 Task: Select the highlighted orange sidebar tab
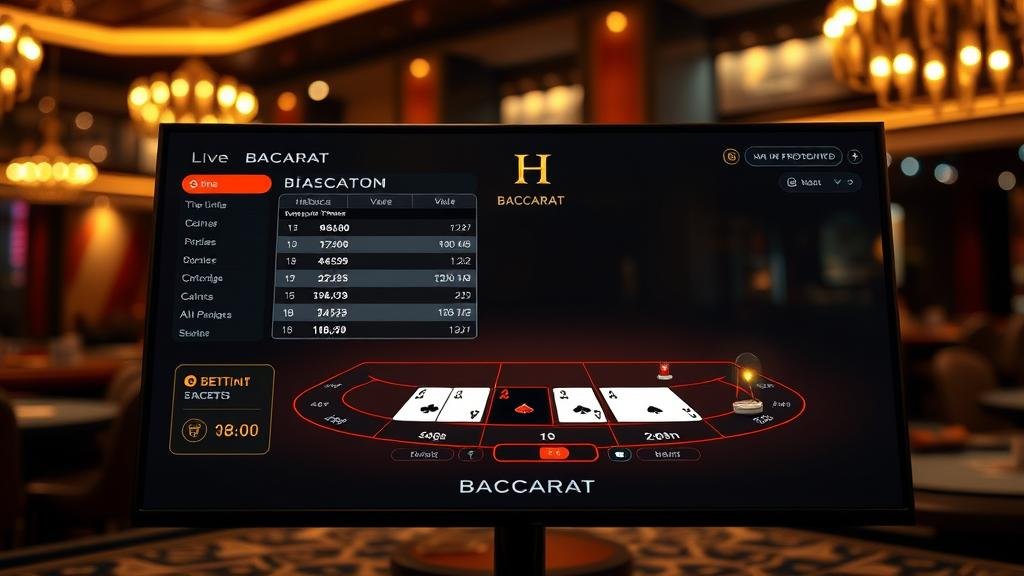(x=227, y=184)
